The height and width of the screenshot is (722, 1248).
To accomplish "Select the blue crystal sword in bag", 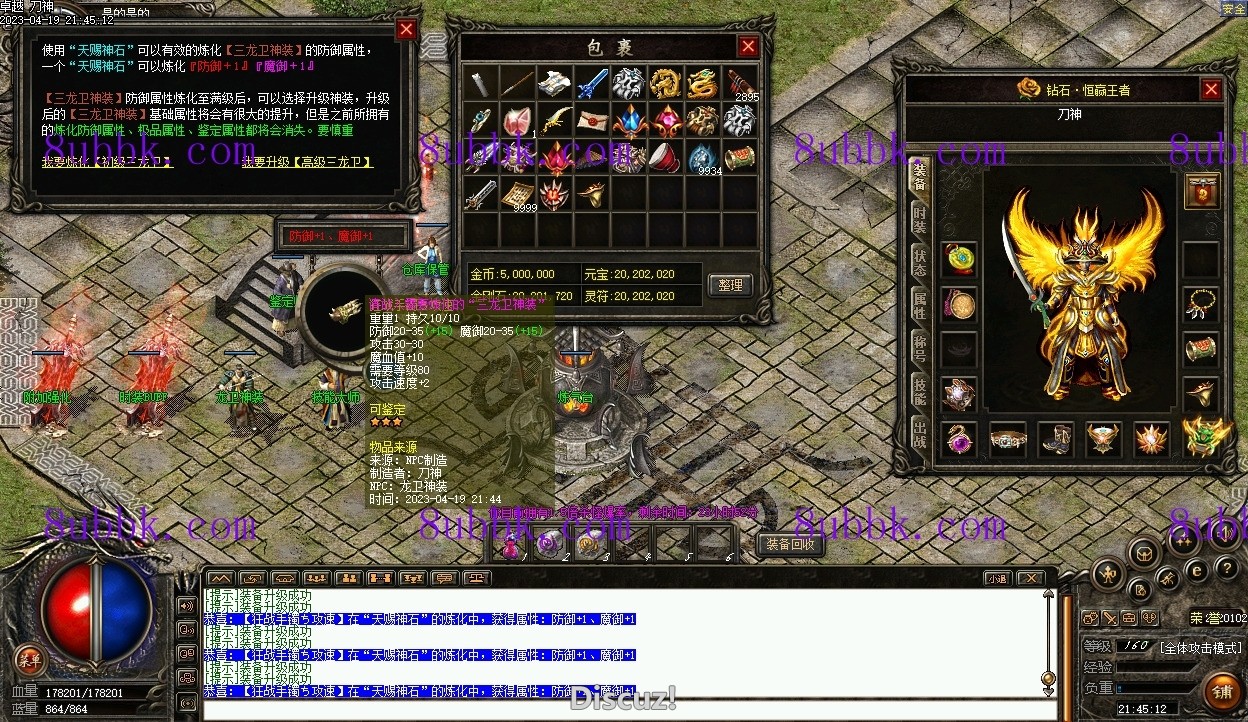I will [x=591, y=84].
